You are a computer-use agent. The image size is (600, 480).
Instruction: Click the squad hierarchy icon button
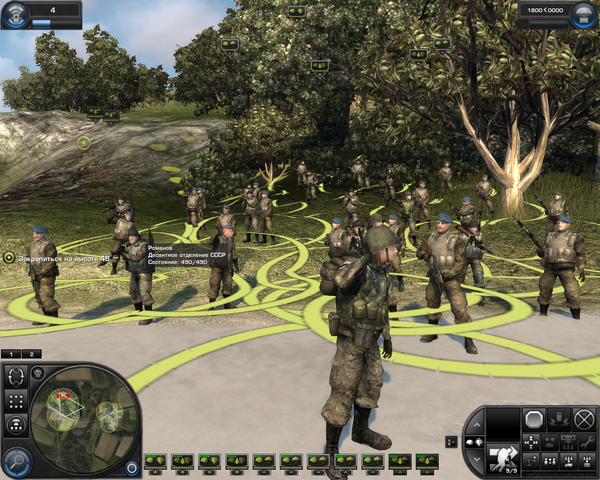click(15, 423)
